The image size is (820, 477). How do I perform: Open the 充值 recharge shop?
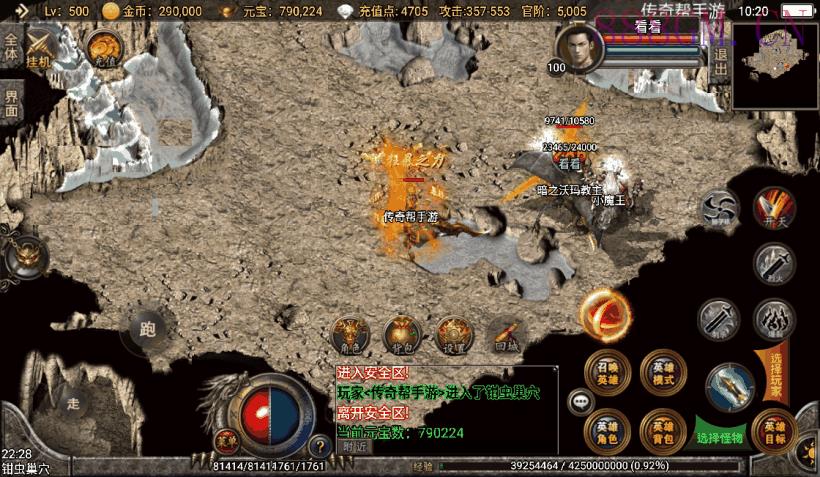click(103, 48)
